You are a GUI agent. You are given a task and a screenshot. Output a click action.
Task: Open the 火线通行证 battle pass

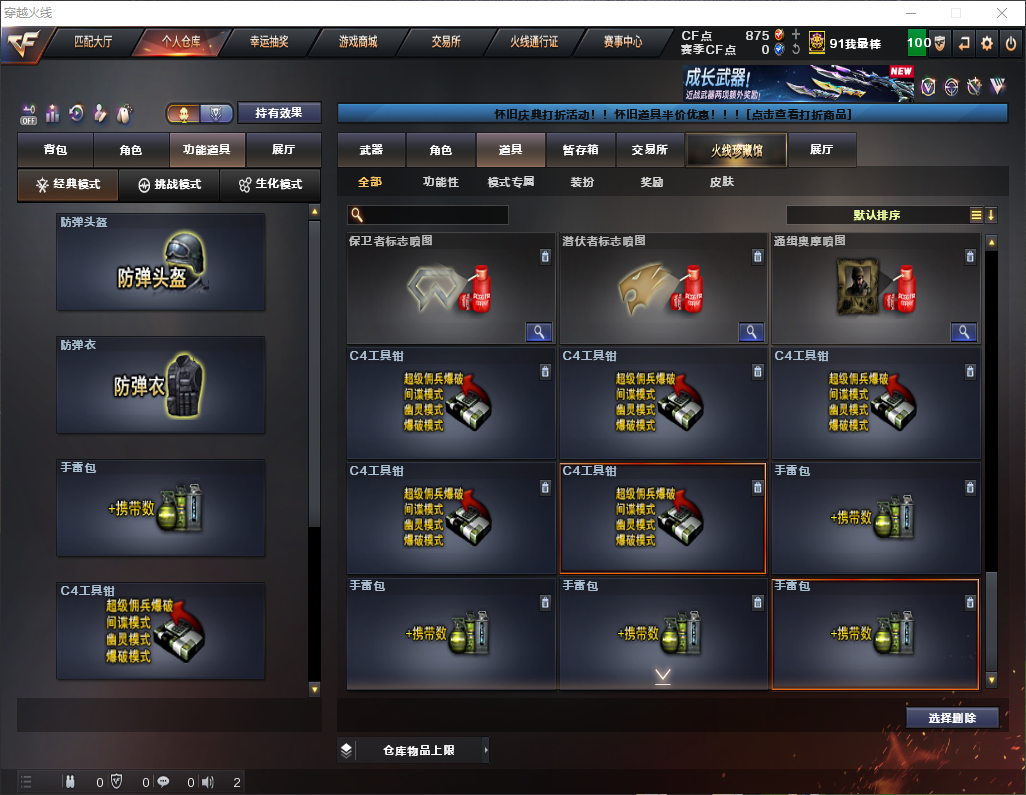pyautogui.click(x=534, y=42)
